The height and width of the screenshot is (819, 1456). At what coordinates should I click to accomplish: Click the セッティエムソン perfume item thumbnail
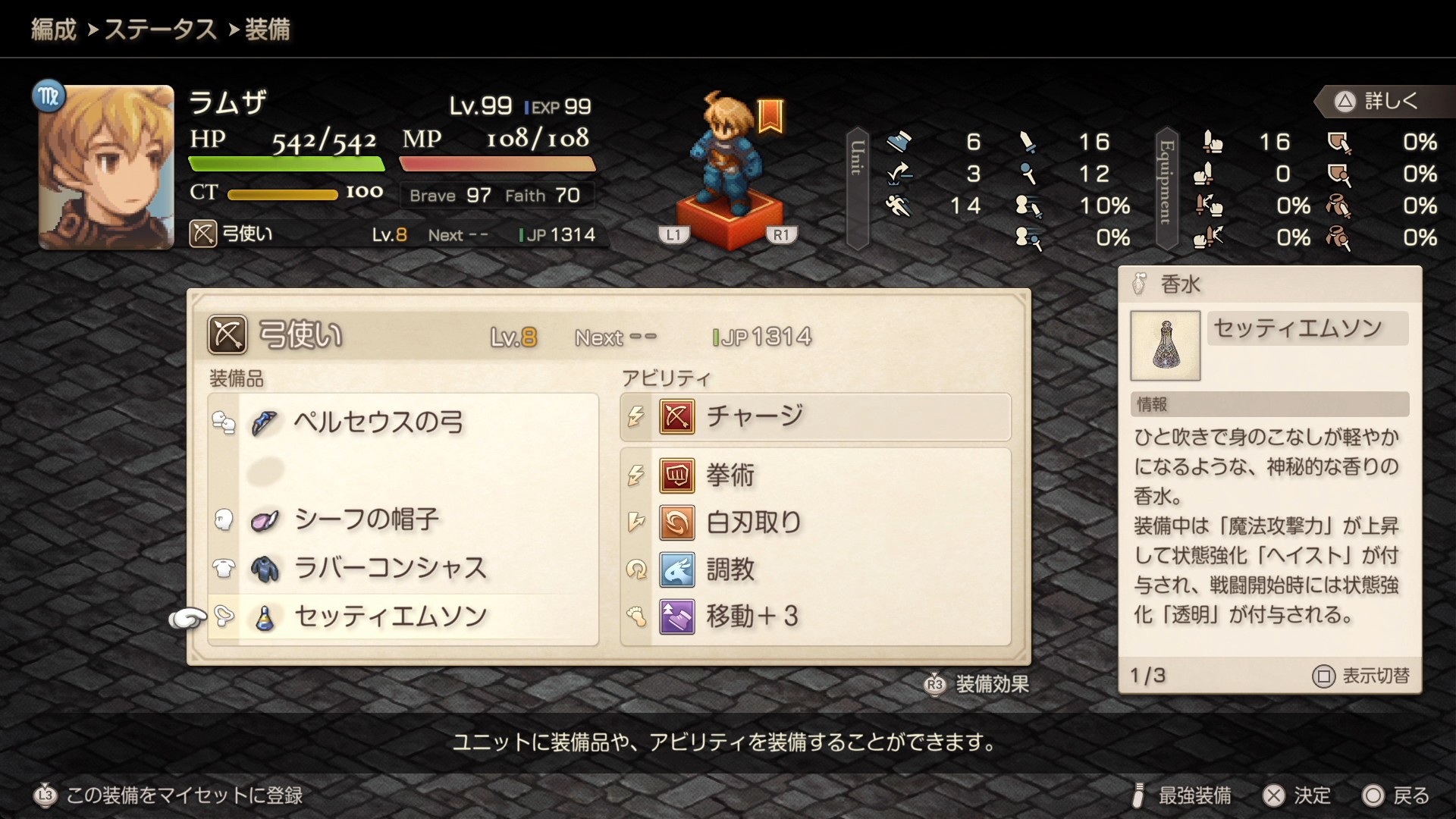coord(1165,346)
